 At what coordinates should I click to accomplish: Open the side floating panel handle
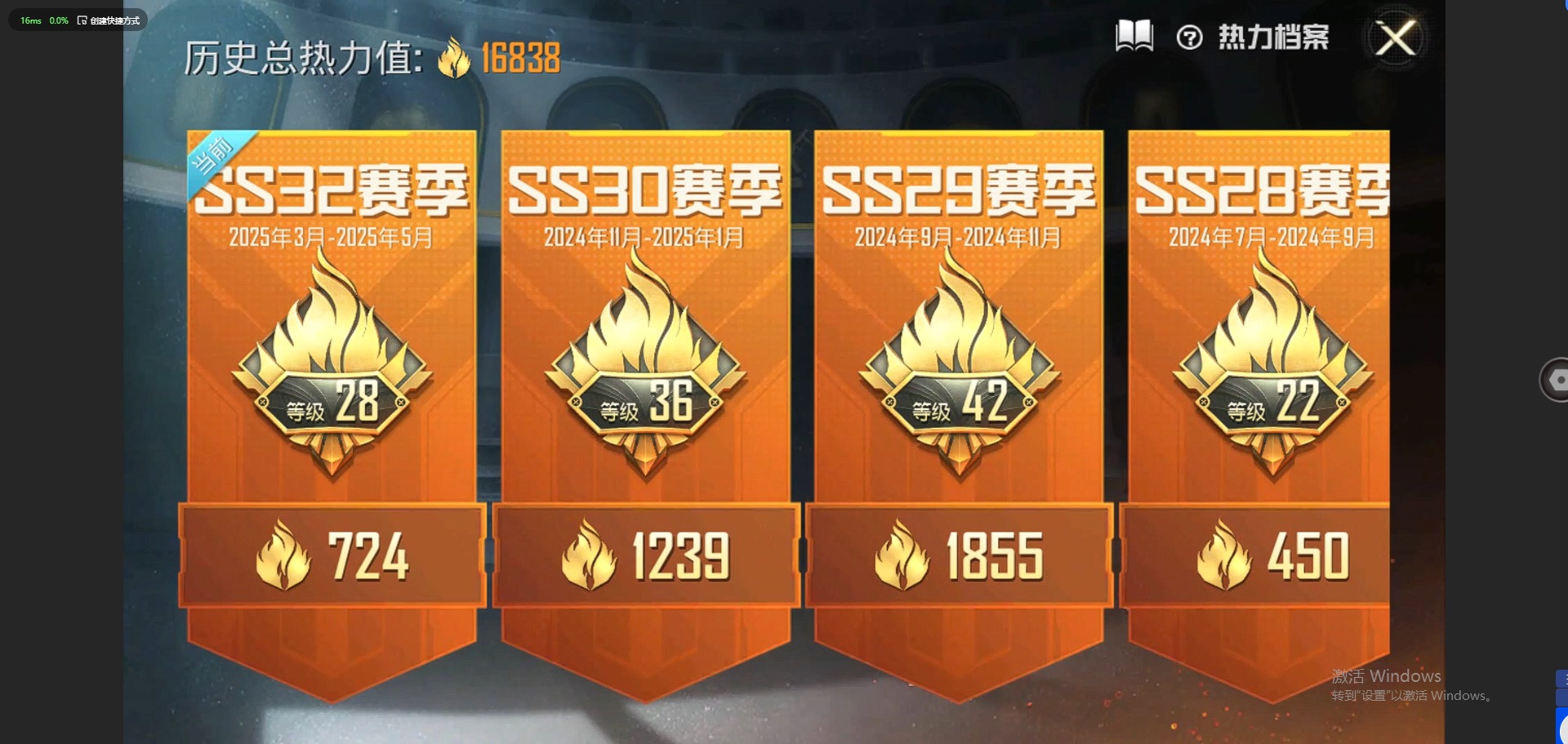point(1555,380)
